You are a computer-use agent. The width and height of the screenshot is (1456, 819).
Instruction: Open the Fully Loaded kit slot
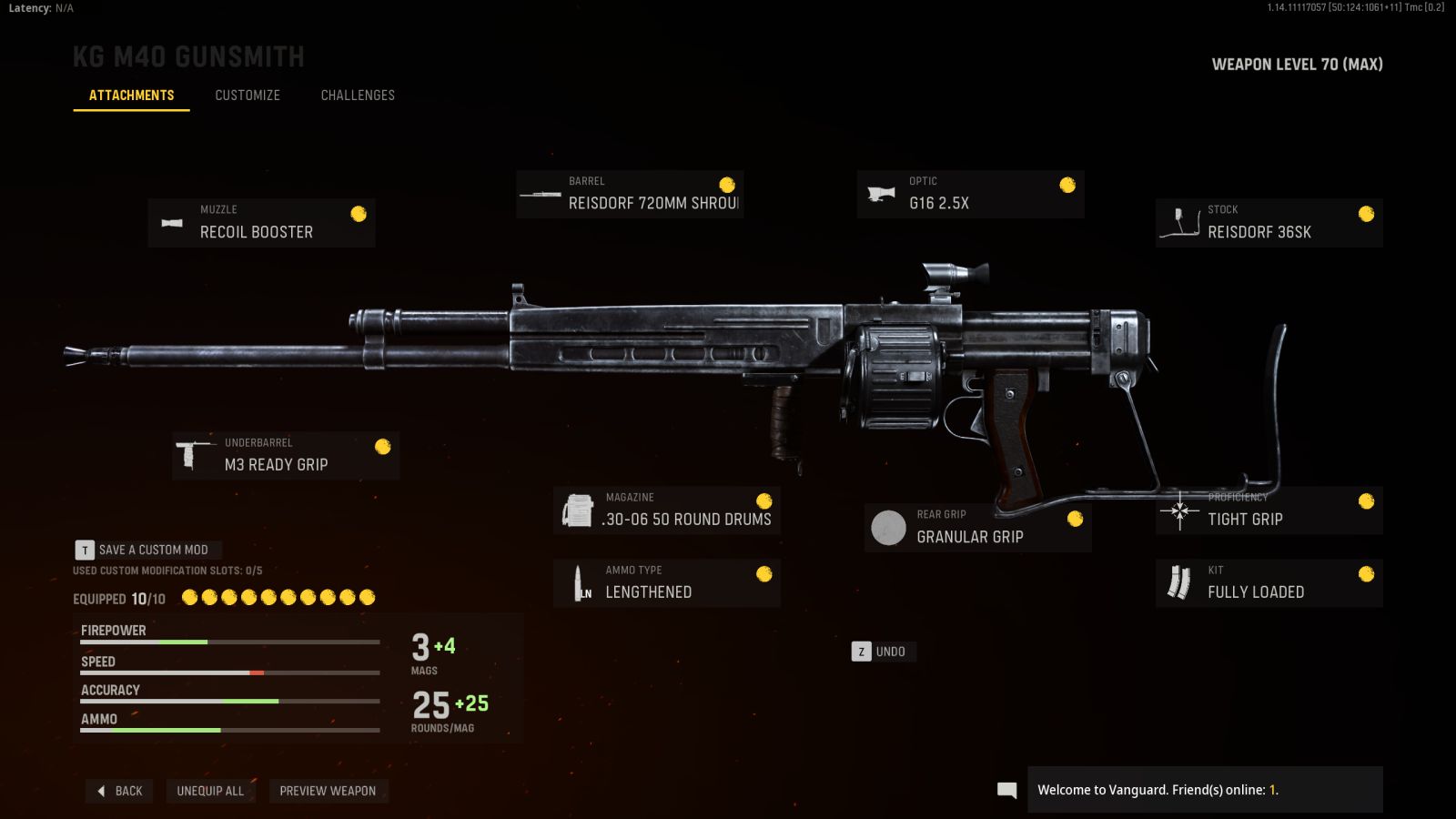1269,582
